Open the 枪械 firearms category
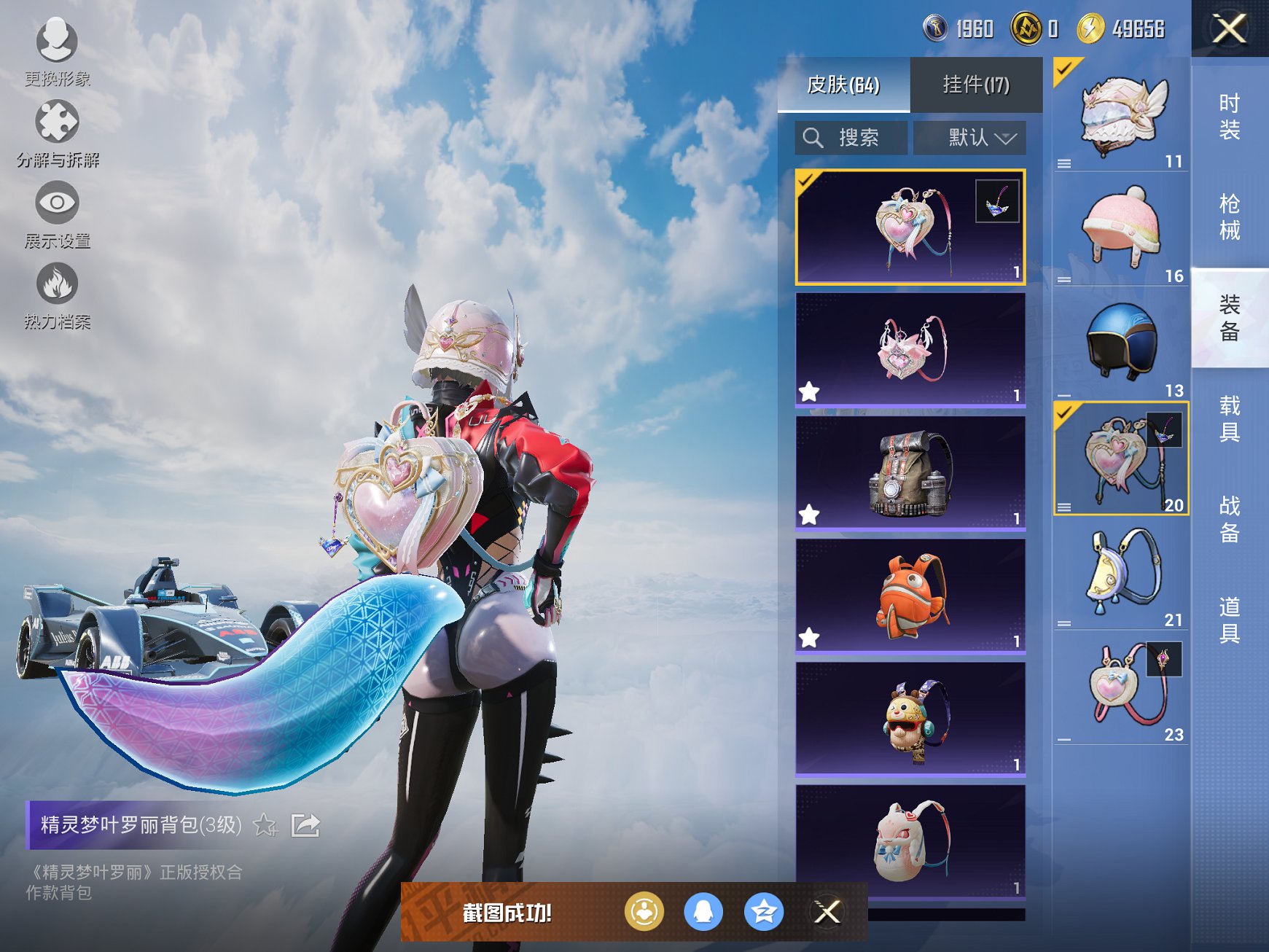This screenshot has height=952, width=1269. coord(1230,216)
